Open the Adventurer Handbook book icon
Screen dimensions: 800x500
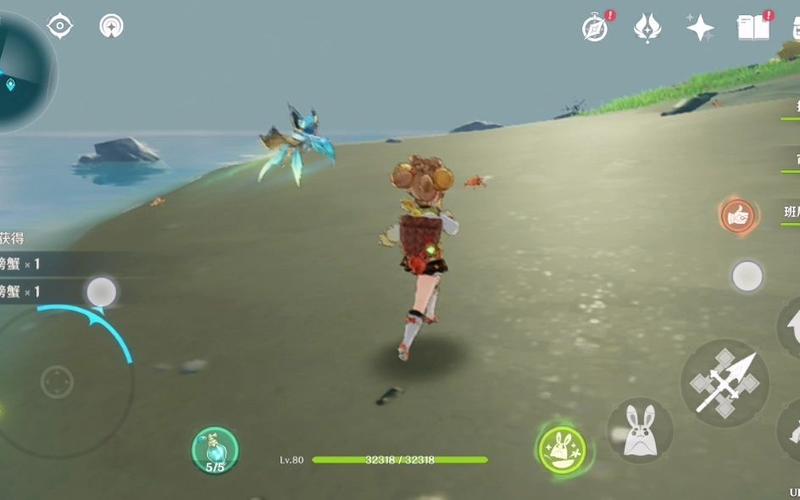tap(754, 27)
